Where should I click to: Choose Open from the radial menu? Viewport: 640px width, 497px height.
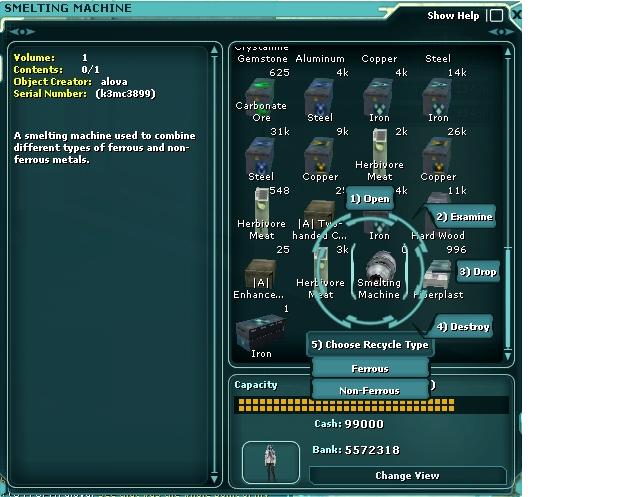click(370, 198)
